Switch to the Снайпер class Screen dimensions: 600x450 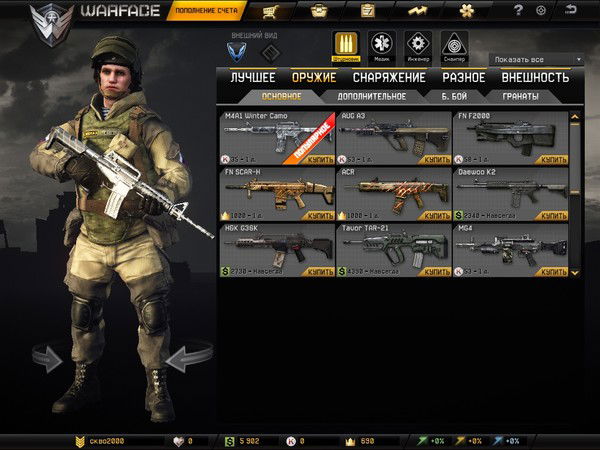[453, 46]
